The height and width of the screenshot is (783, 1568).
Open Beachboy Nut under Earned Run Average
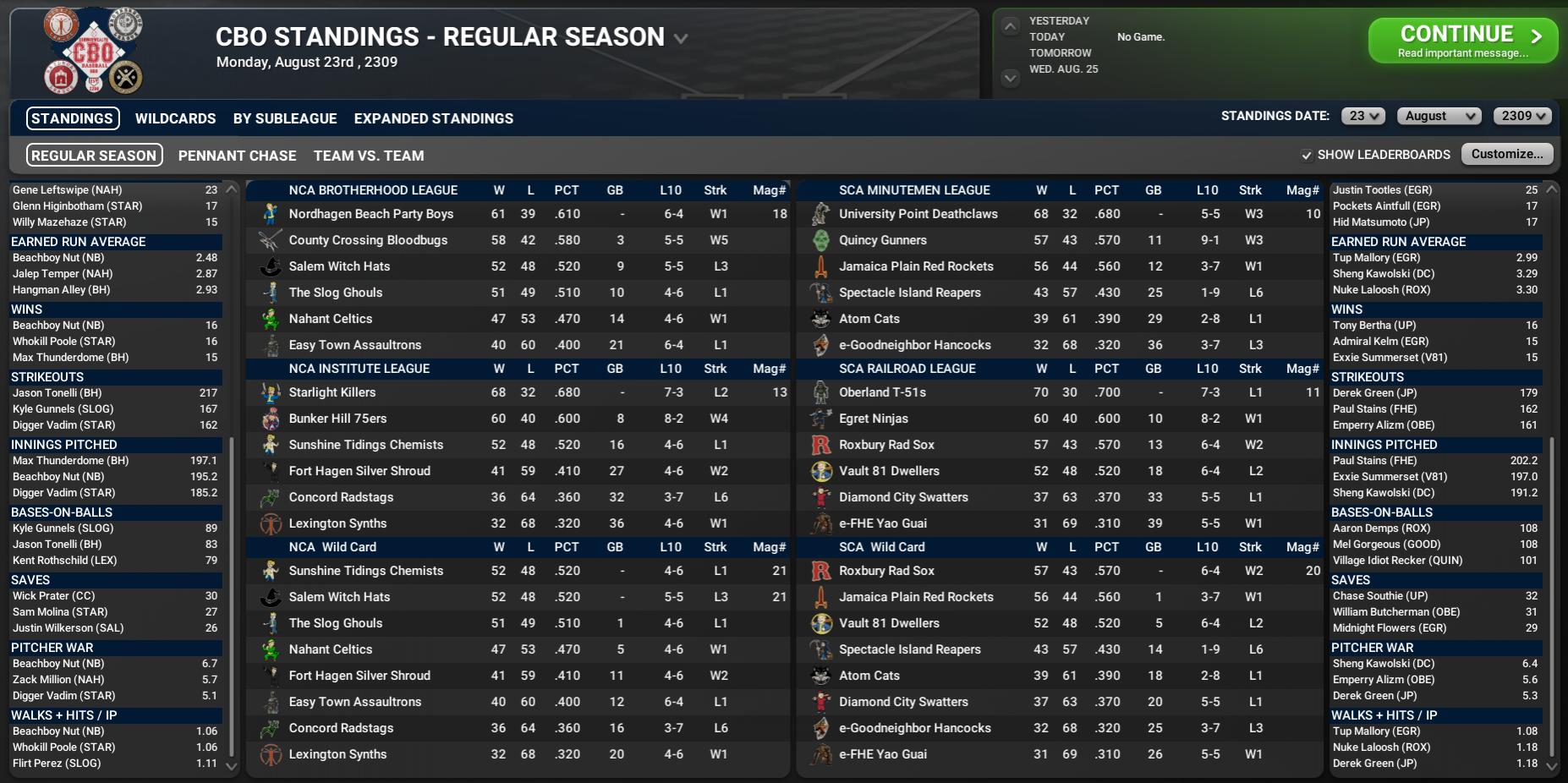(x=58, y=258)
